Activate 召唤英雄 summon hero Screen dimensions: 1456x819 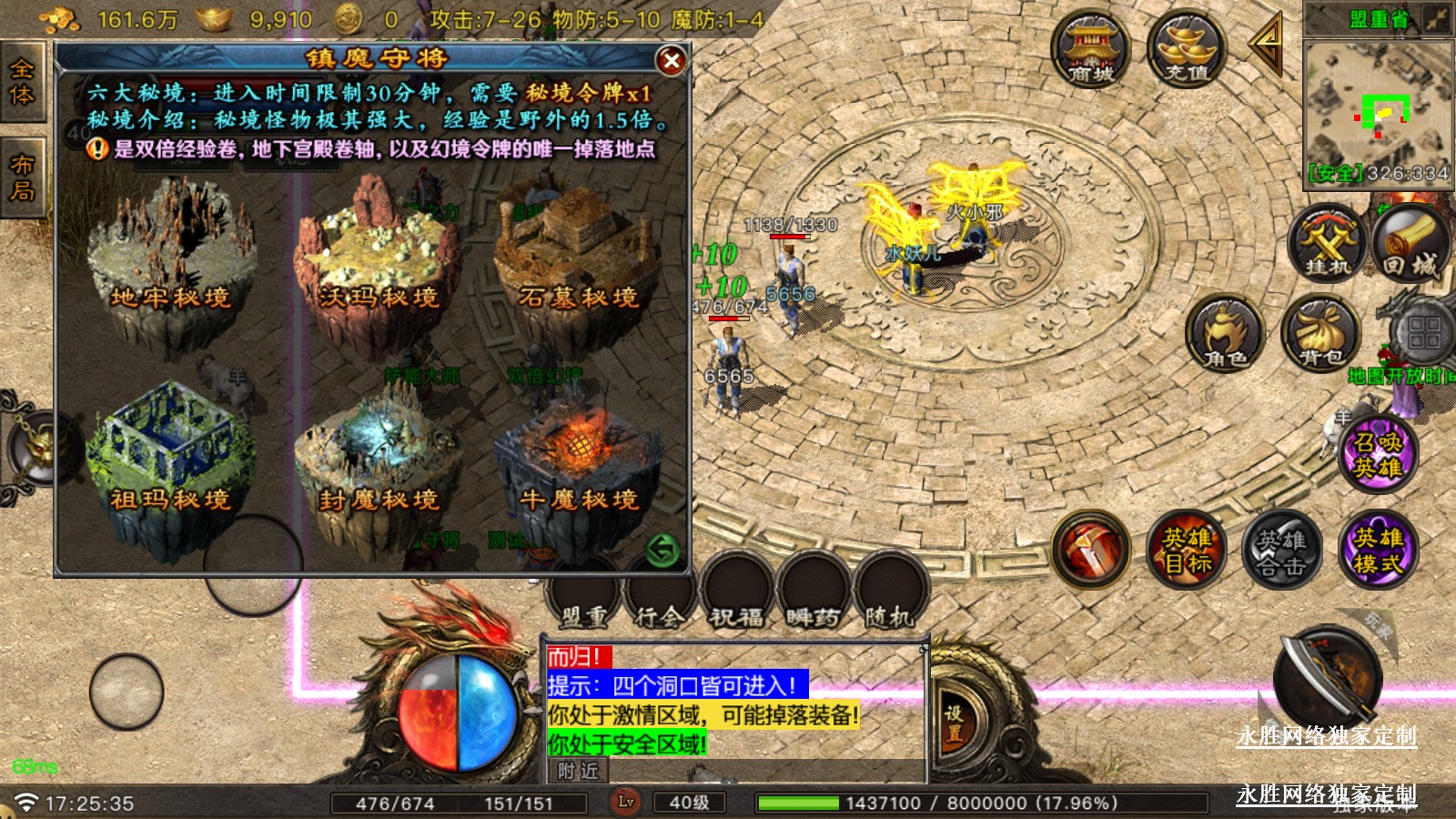(x=1378, y=455)
